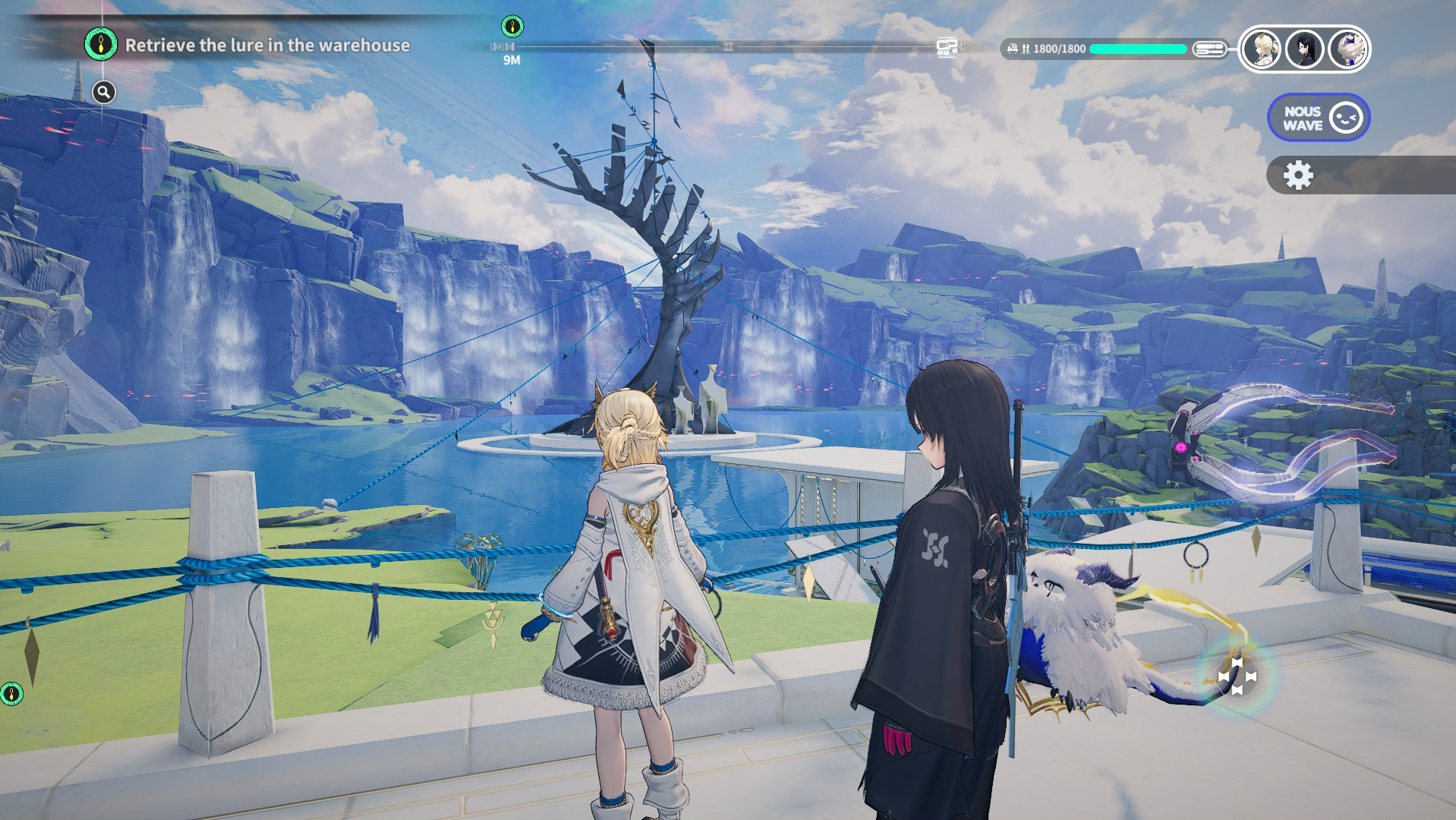Switch to the black-haired character portrait
1456x820 pixels.
1305,49
